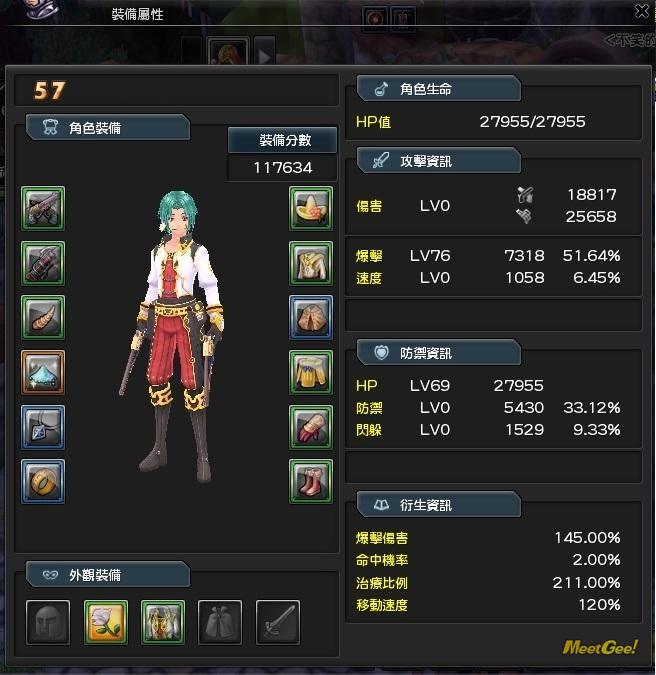The height and width of the screenshot is (675, 656).
Task: Select the red gloves slot
Action: (x=311, y=427)
